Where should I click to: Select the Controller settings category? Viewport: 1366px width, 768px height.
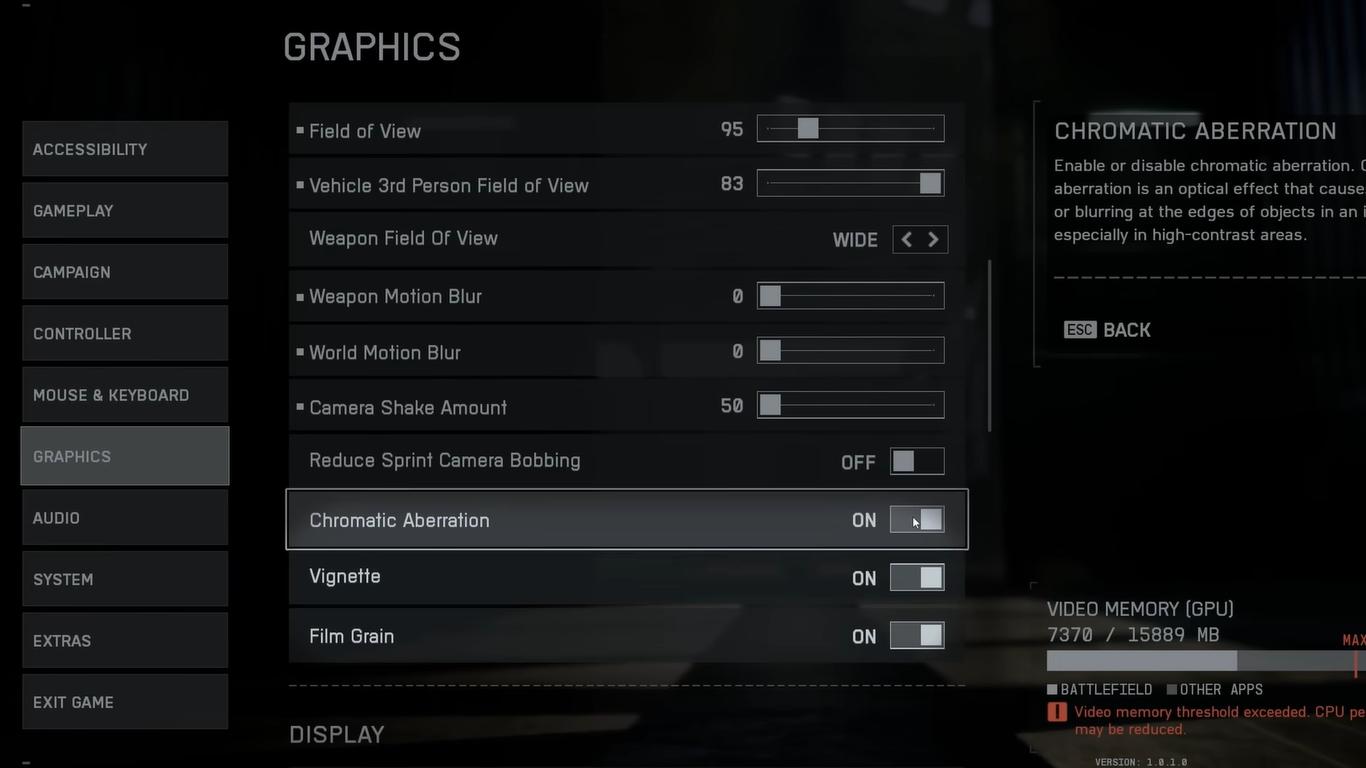coord(125,334)
